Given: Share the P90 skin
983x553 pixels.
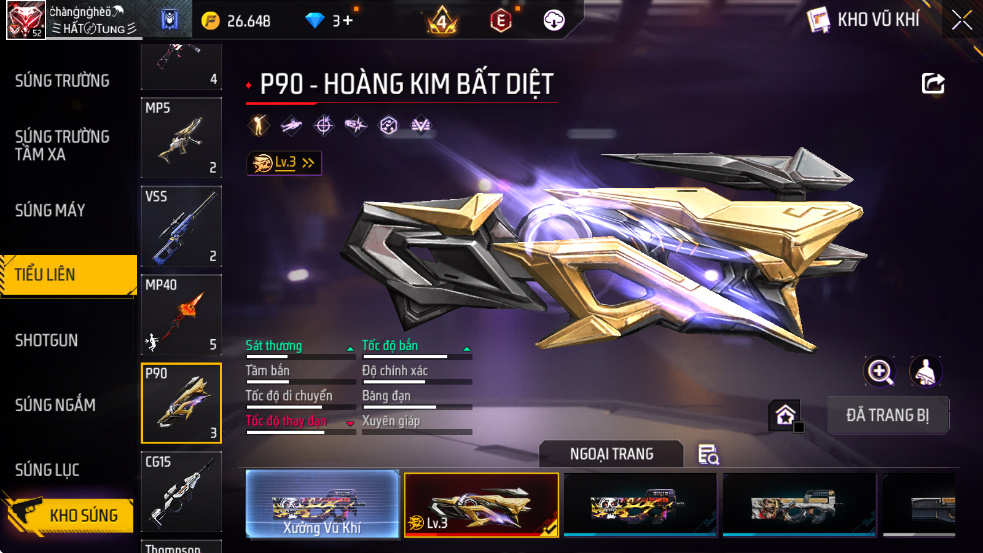Looking at the screenshot, I should point(933,84).
